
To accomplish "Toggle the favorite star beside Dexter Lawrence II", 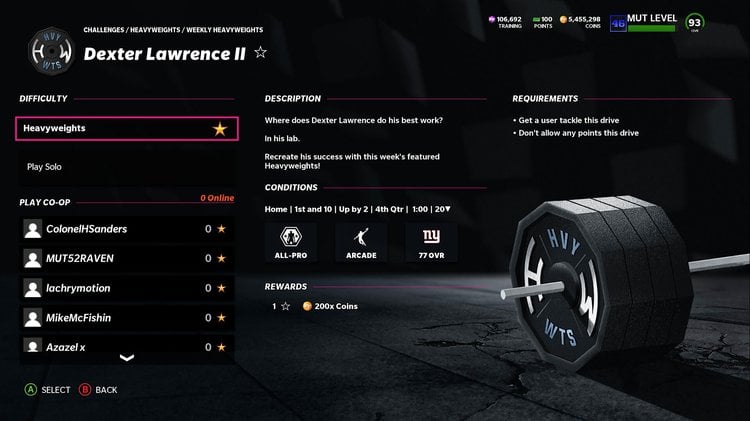I will tap(260, 53).
